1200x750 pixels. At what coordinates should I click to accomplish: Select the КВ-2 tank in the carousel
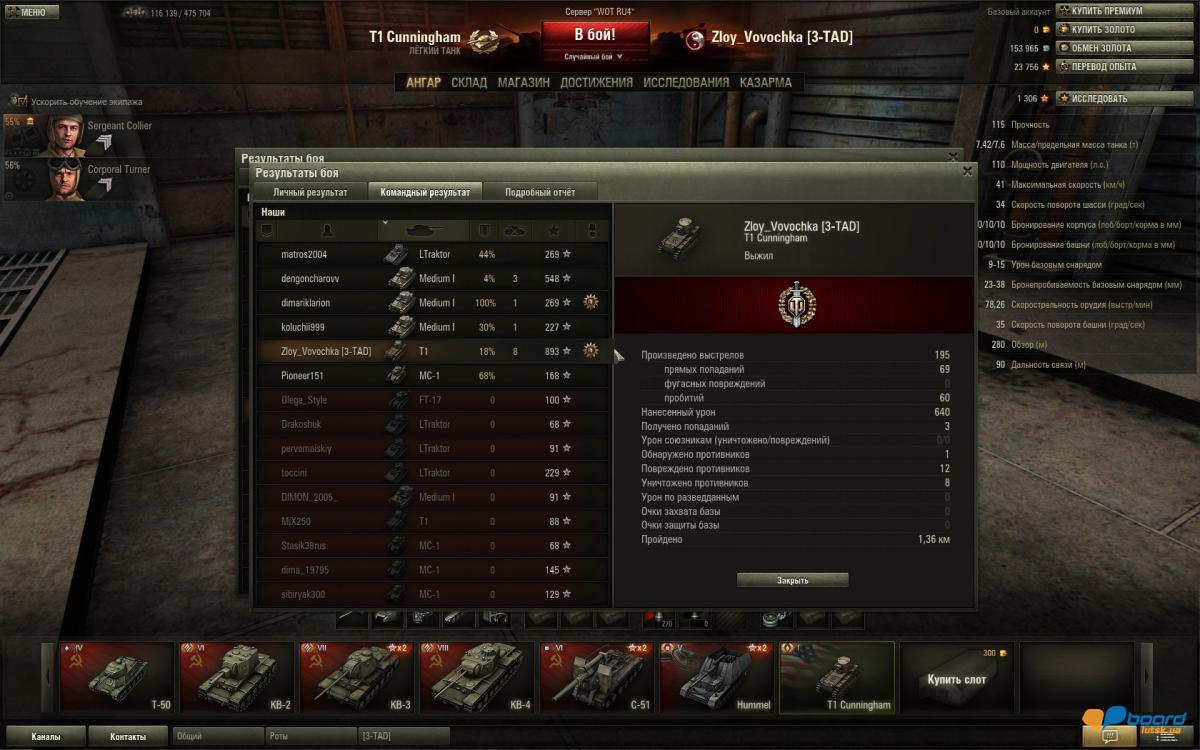click(x=235, y=677)
